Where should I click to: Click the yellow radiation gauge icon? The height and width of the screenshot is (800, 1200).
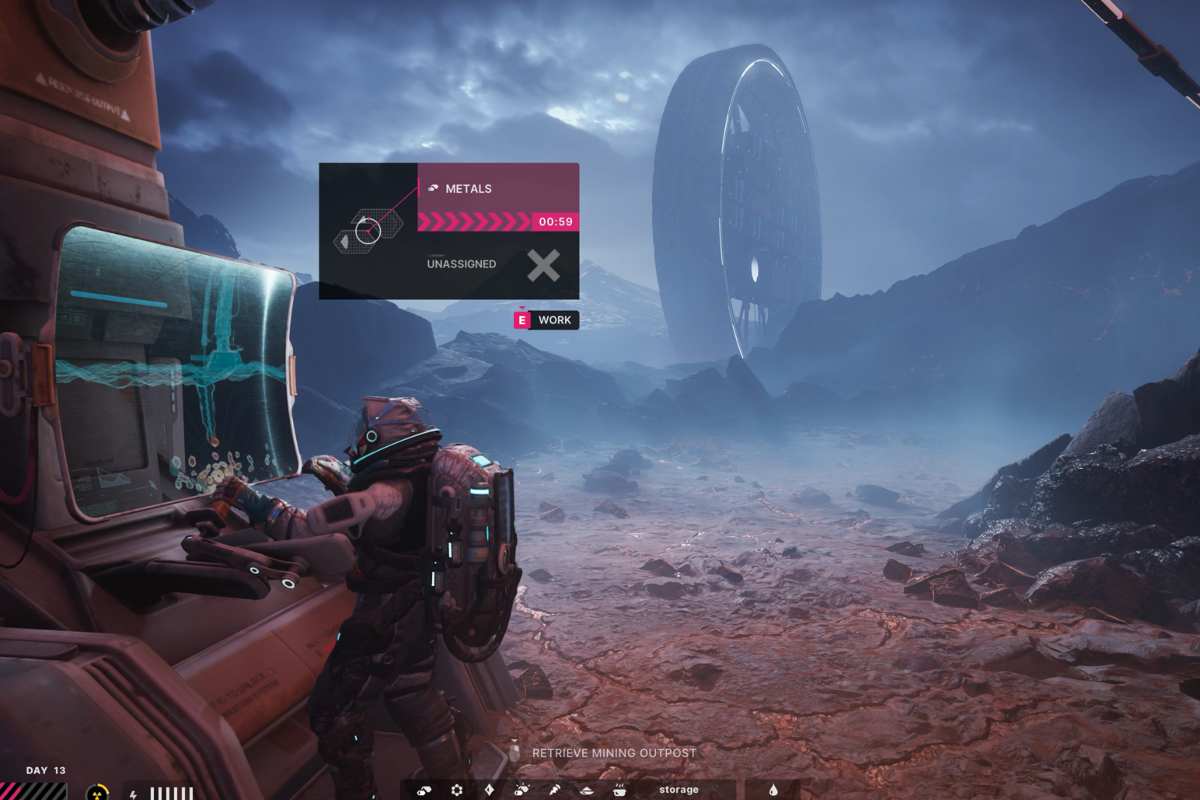[98, 793]
